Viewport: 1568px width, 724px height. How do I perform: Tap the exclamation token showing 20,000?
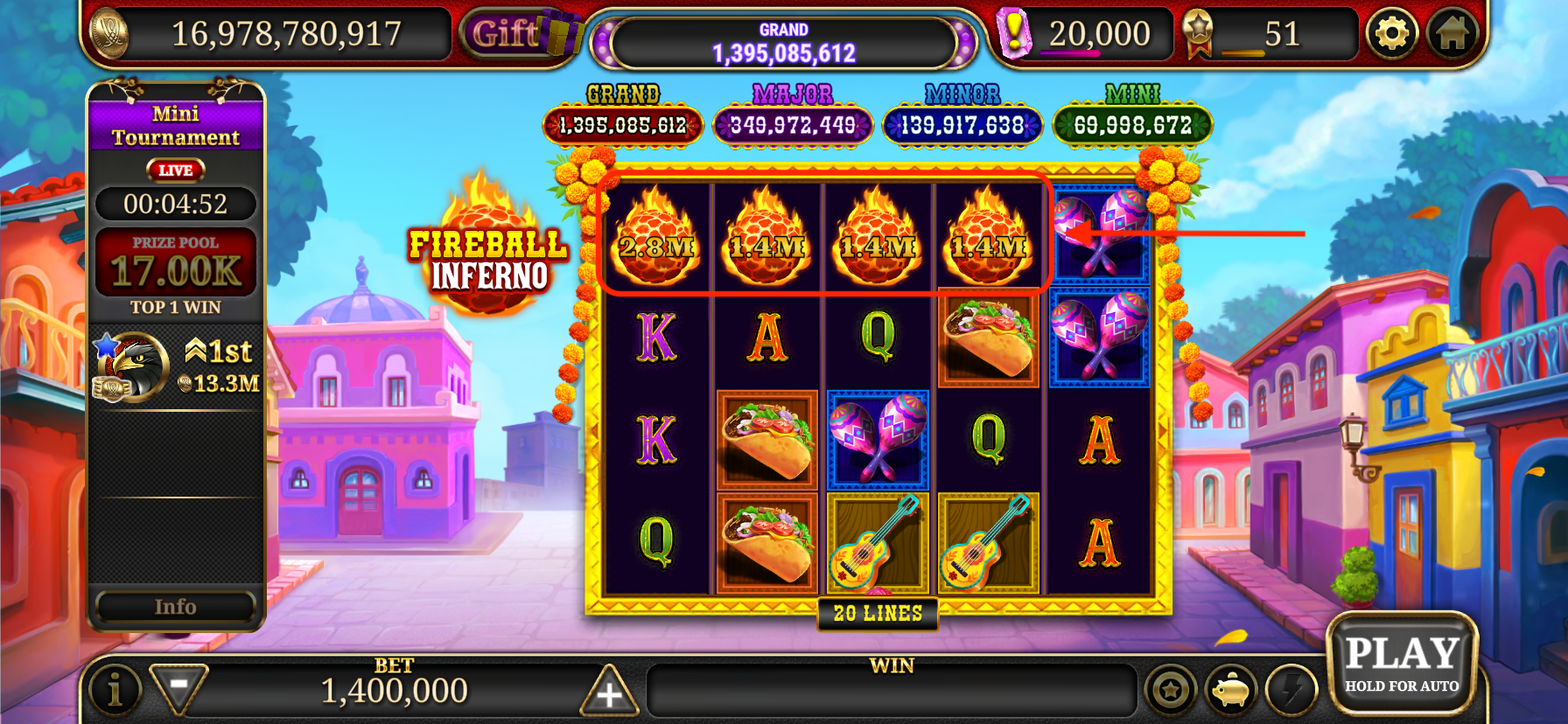pyautogui.click(x=1014, y=33)
